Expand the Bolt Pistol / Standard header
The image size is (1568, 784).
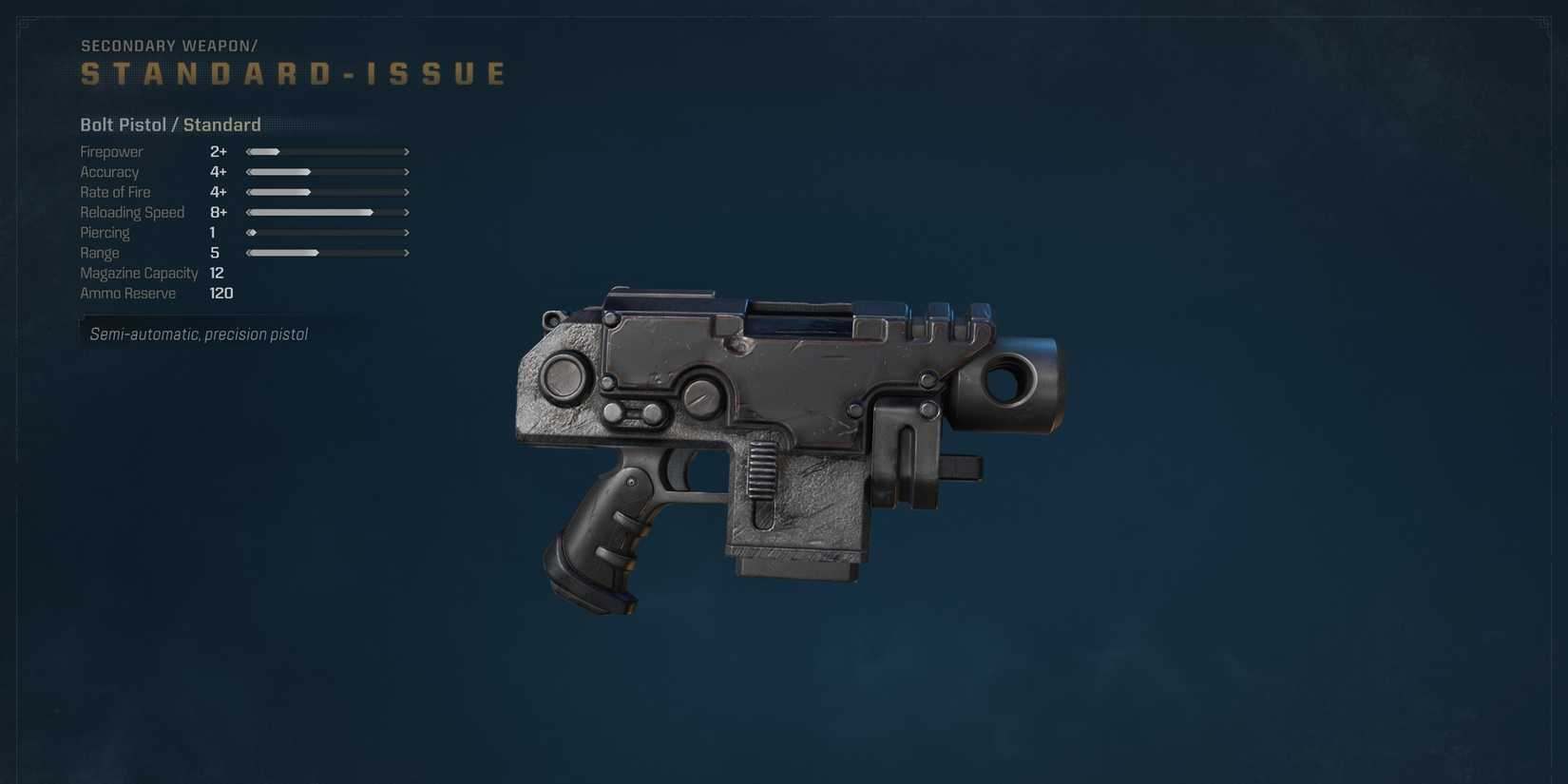(x=170, y=124)
